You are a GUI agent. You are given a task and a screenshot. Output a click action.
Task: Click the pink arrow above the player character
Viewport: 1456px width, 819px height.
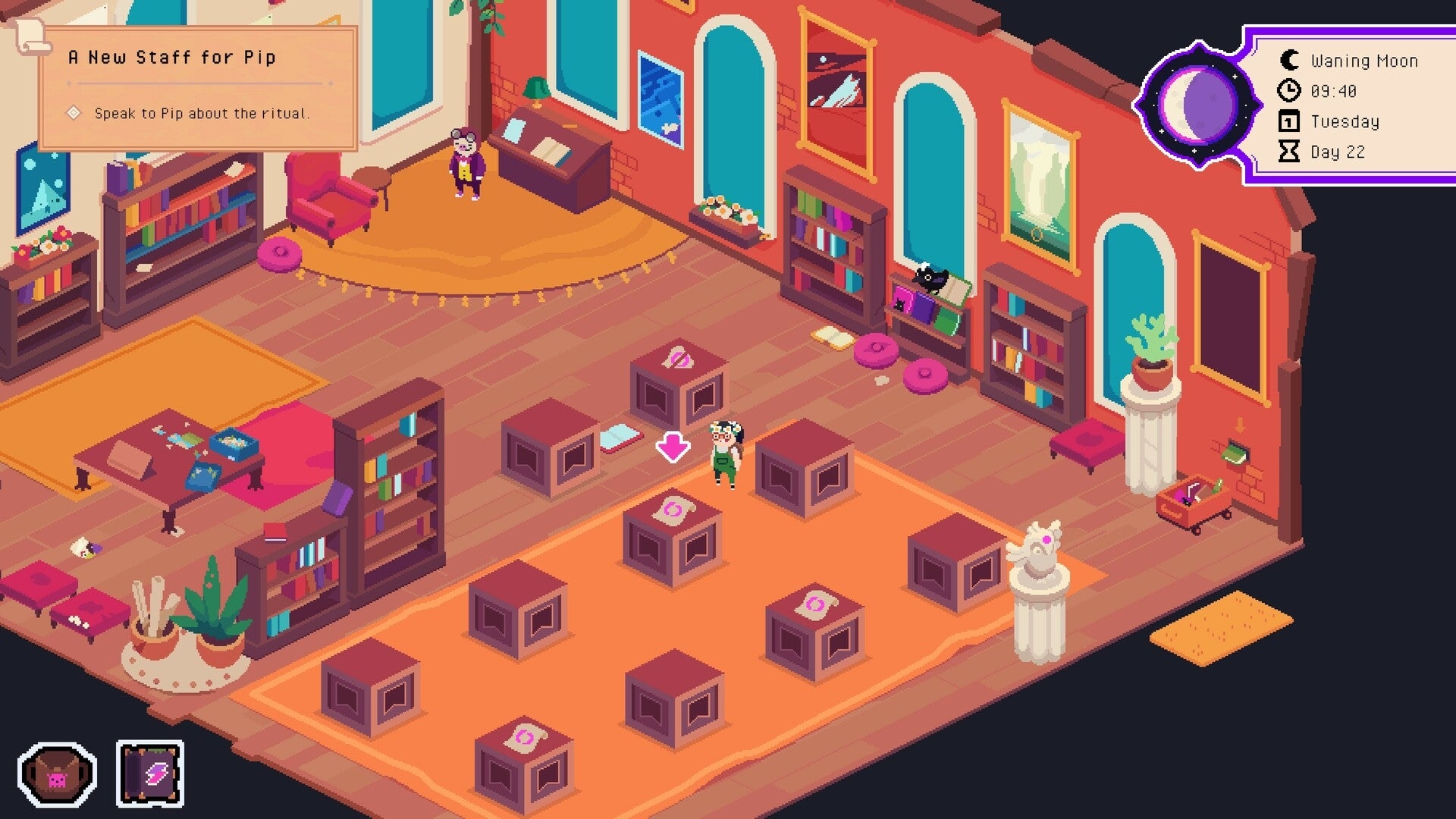pyautogui.click(x=673, y=446)
